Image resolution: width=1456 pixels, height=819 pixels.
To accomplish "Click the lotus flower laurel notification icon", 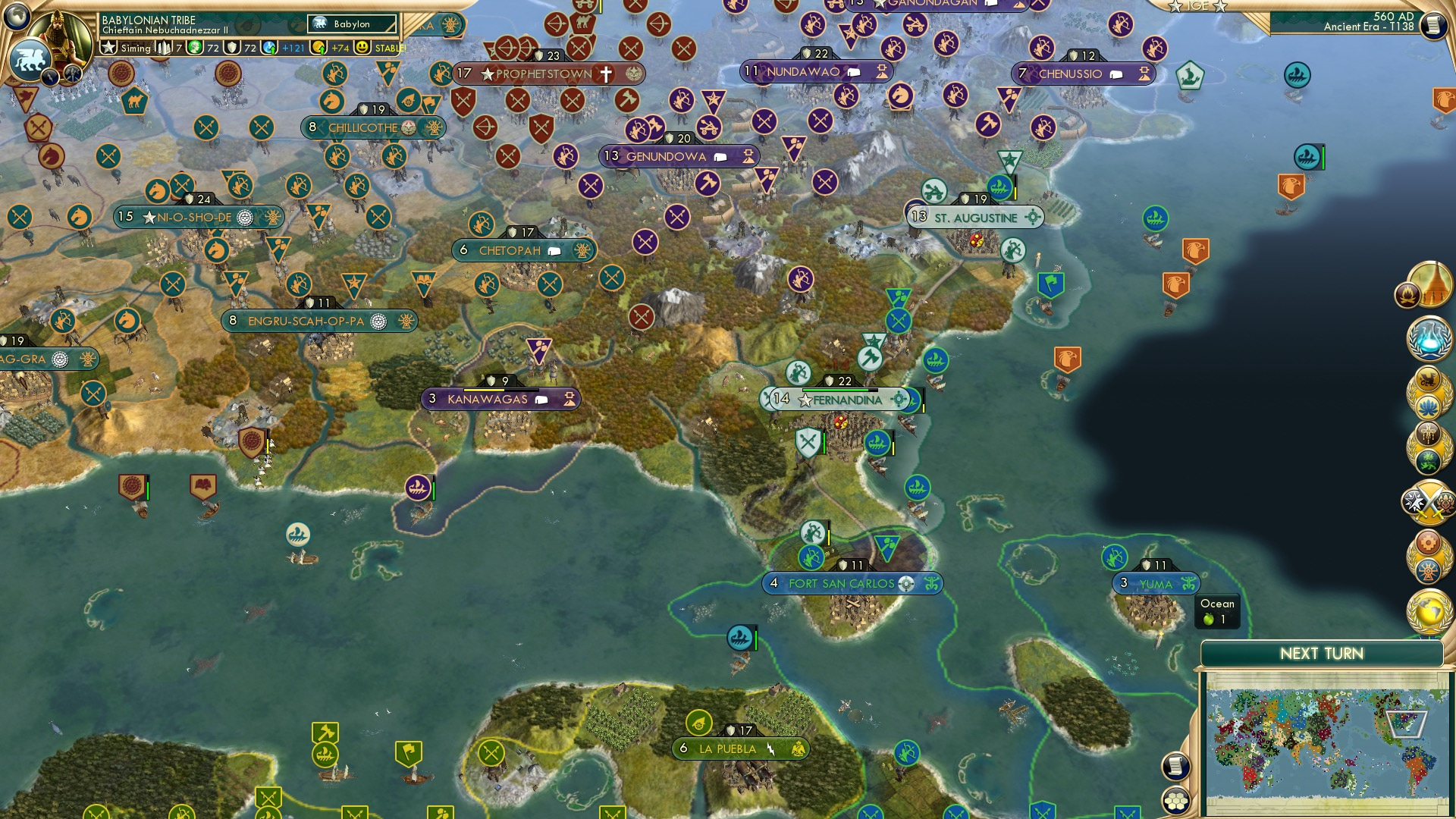I will (1429, 406).
